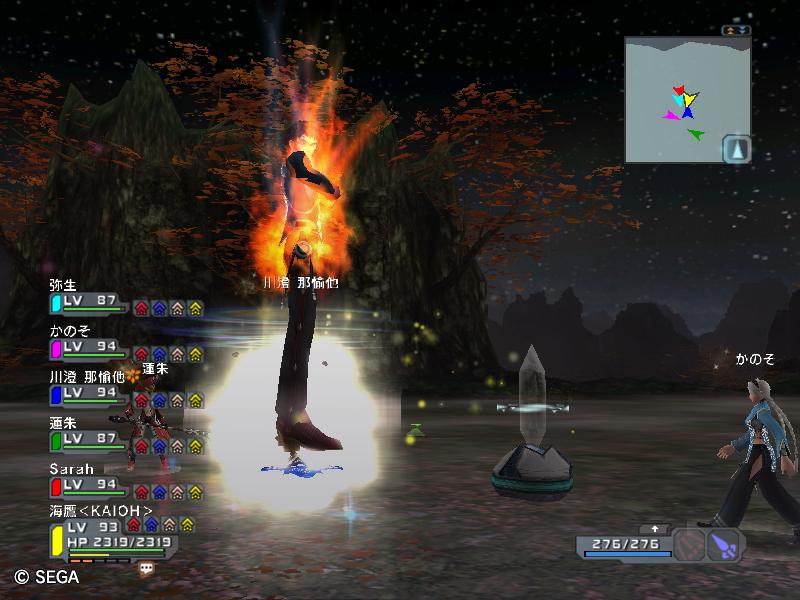Screen dimensions: 800x600
Task: Select the dimmed left weapon palette slot
Action: (x=689, y=545)
